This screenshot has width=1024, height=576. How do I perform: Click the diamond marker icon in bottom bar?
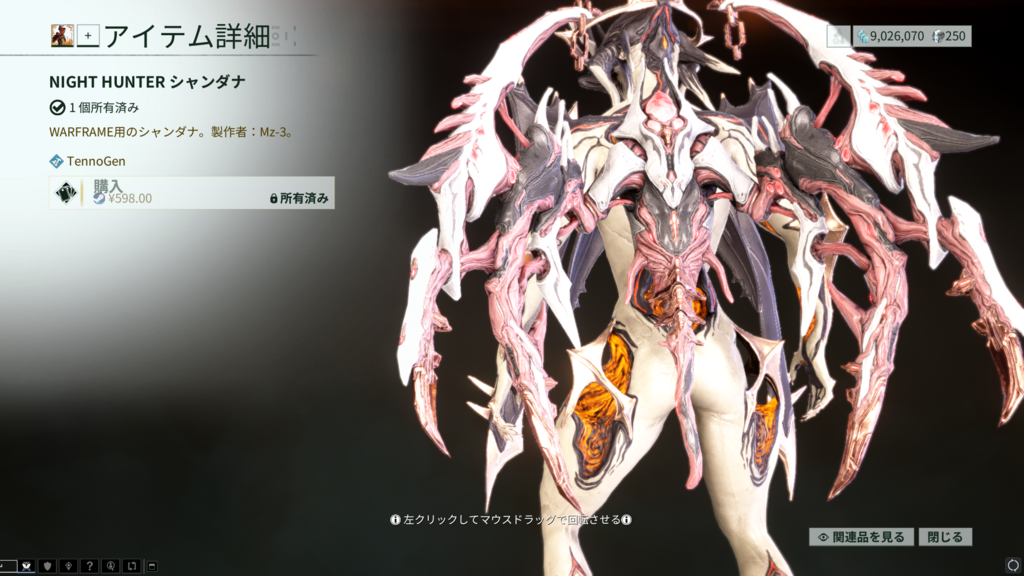click(x=68, y=566)
